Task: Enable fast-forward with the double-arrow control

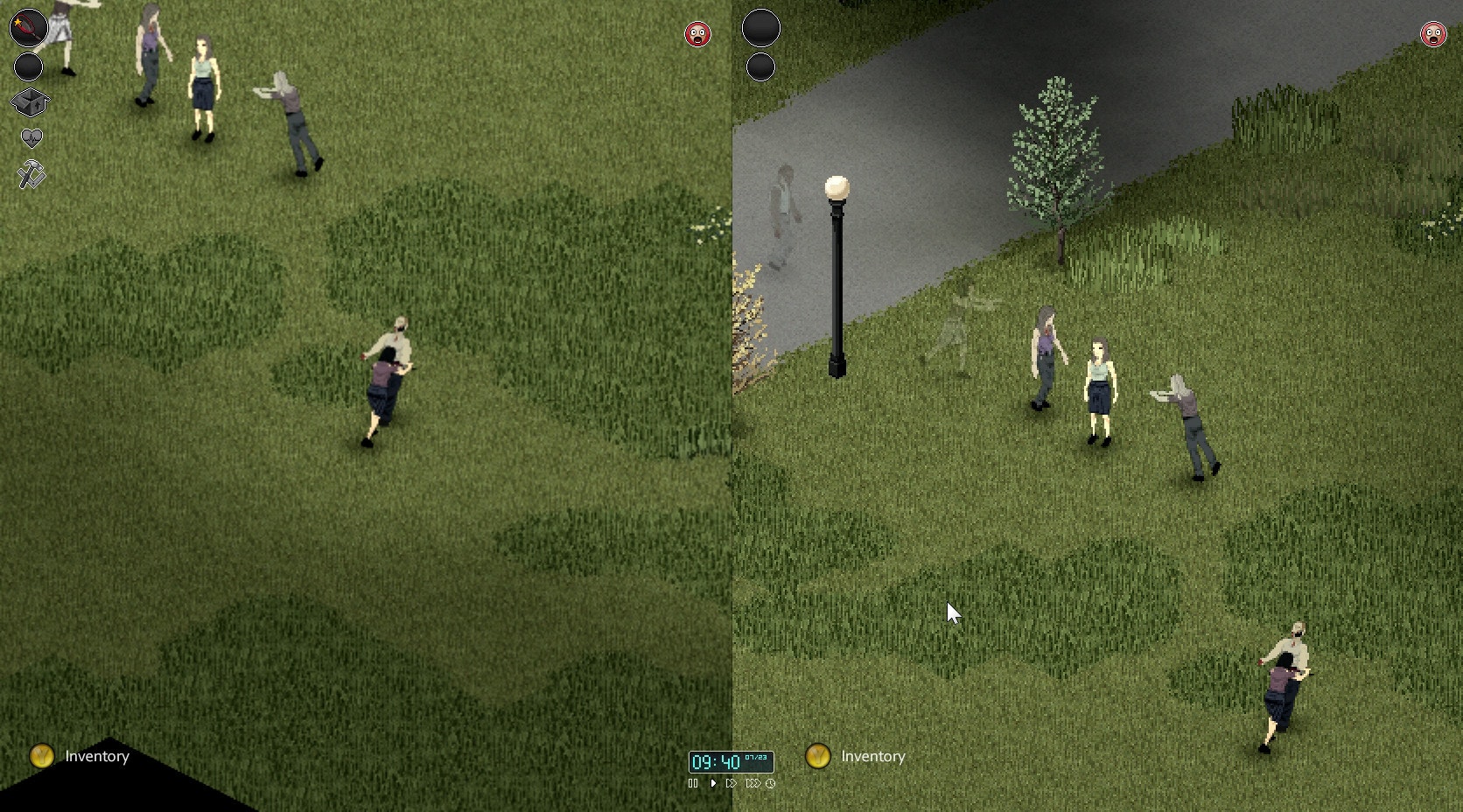Action: 731,784
